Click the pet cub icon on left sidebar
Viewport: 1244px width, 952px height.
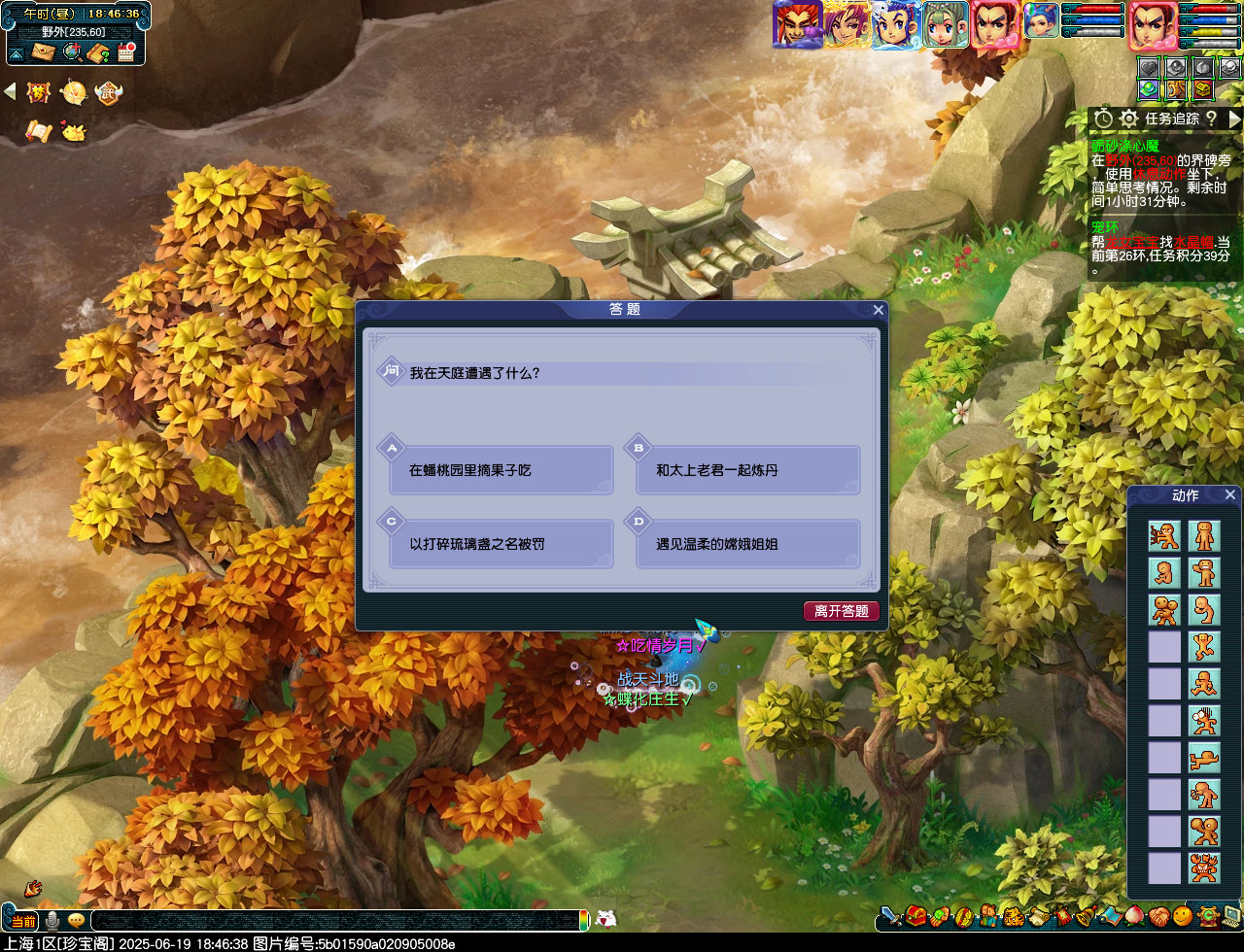(75, 132)
